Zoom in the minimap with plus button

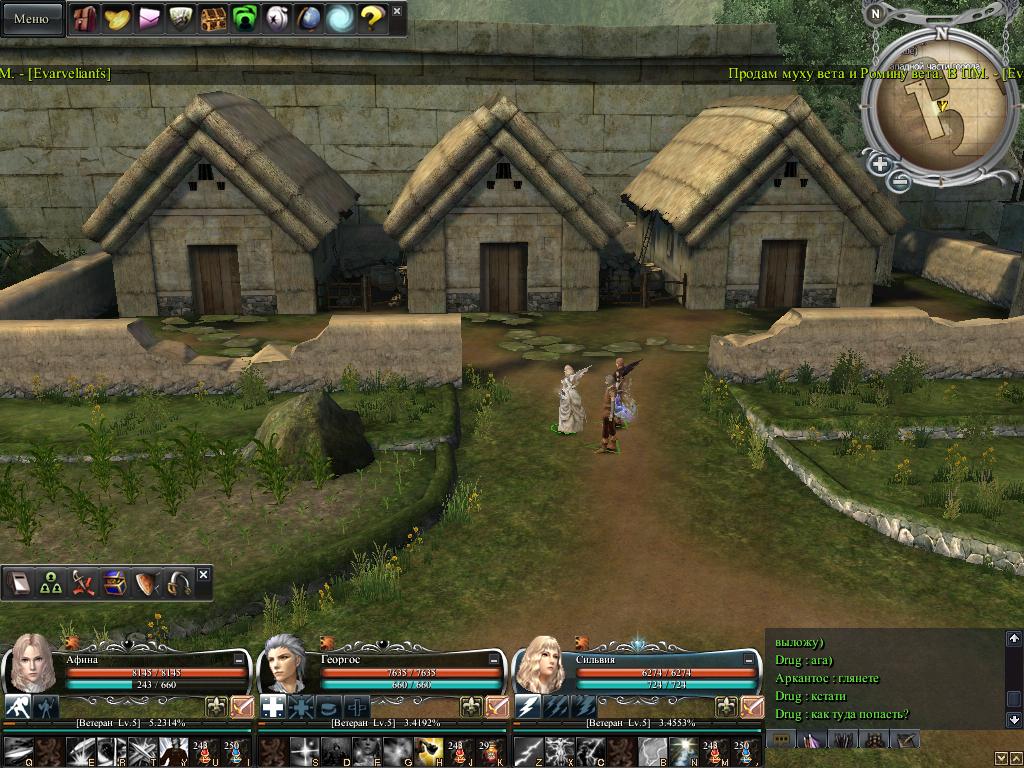click(x=879, y=164)
